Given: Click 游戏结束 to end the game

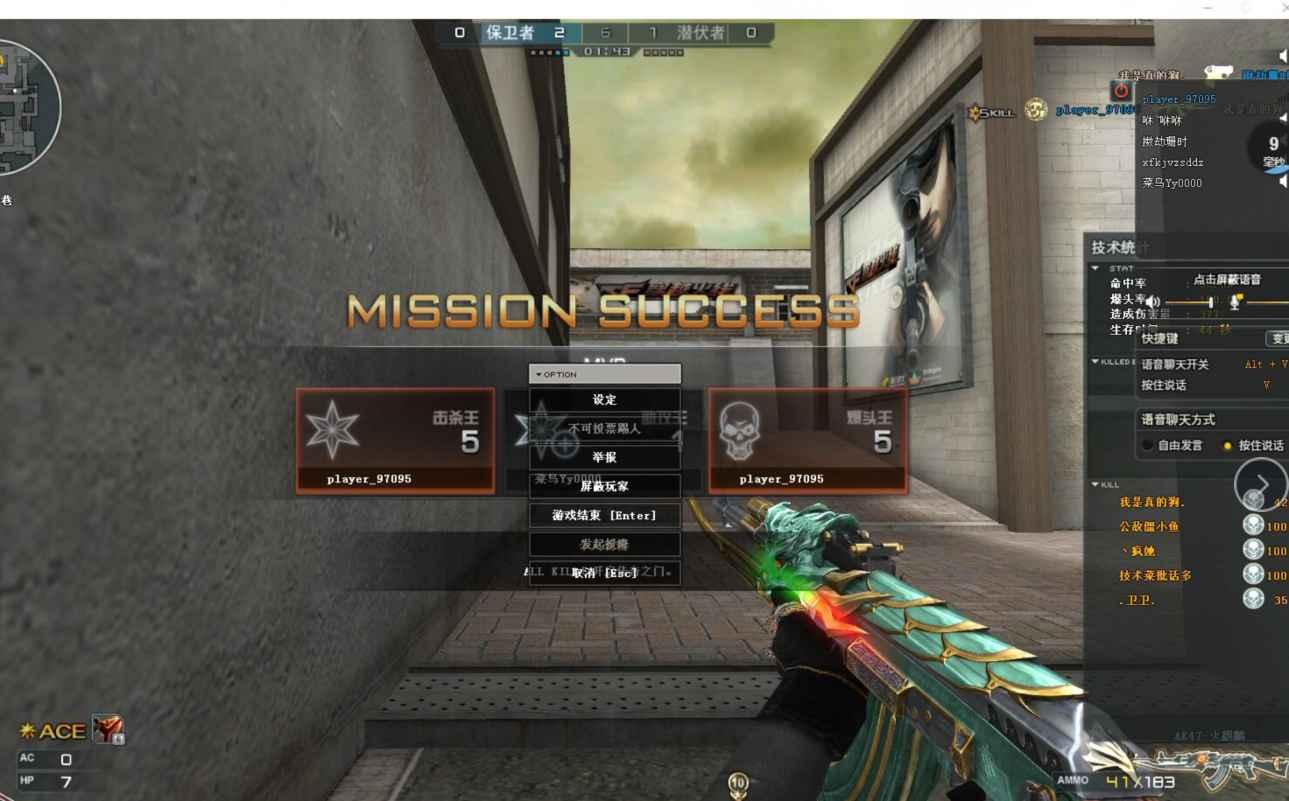Looking at the screenshot, I should click(604, 515).
